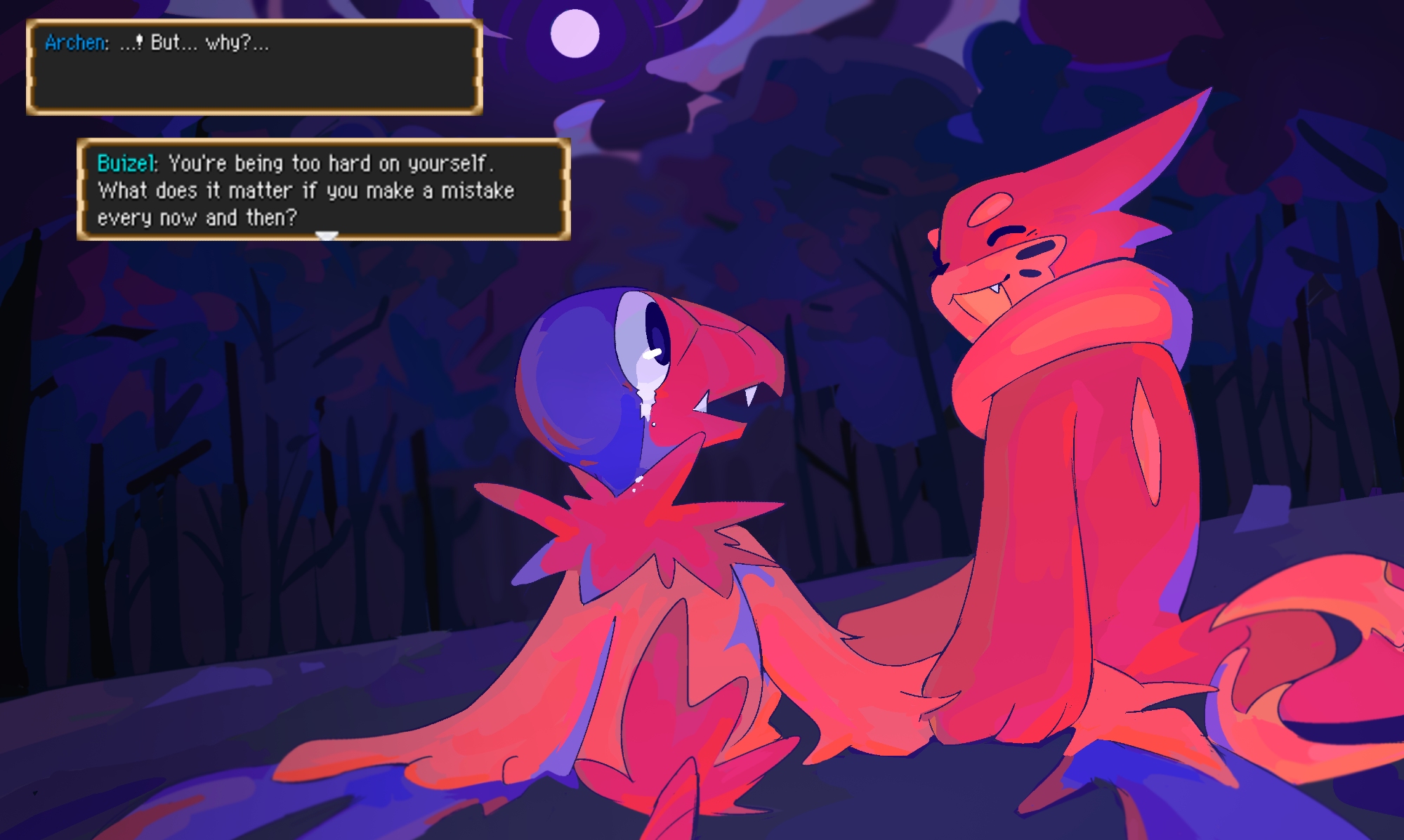Click the white continue arrow under Buizel's dialogue
This screenshot has width=1404, height=840.
pyautogui.click(x=327, y=236)
